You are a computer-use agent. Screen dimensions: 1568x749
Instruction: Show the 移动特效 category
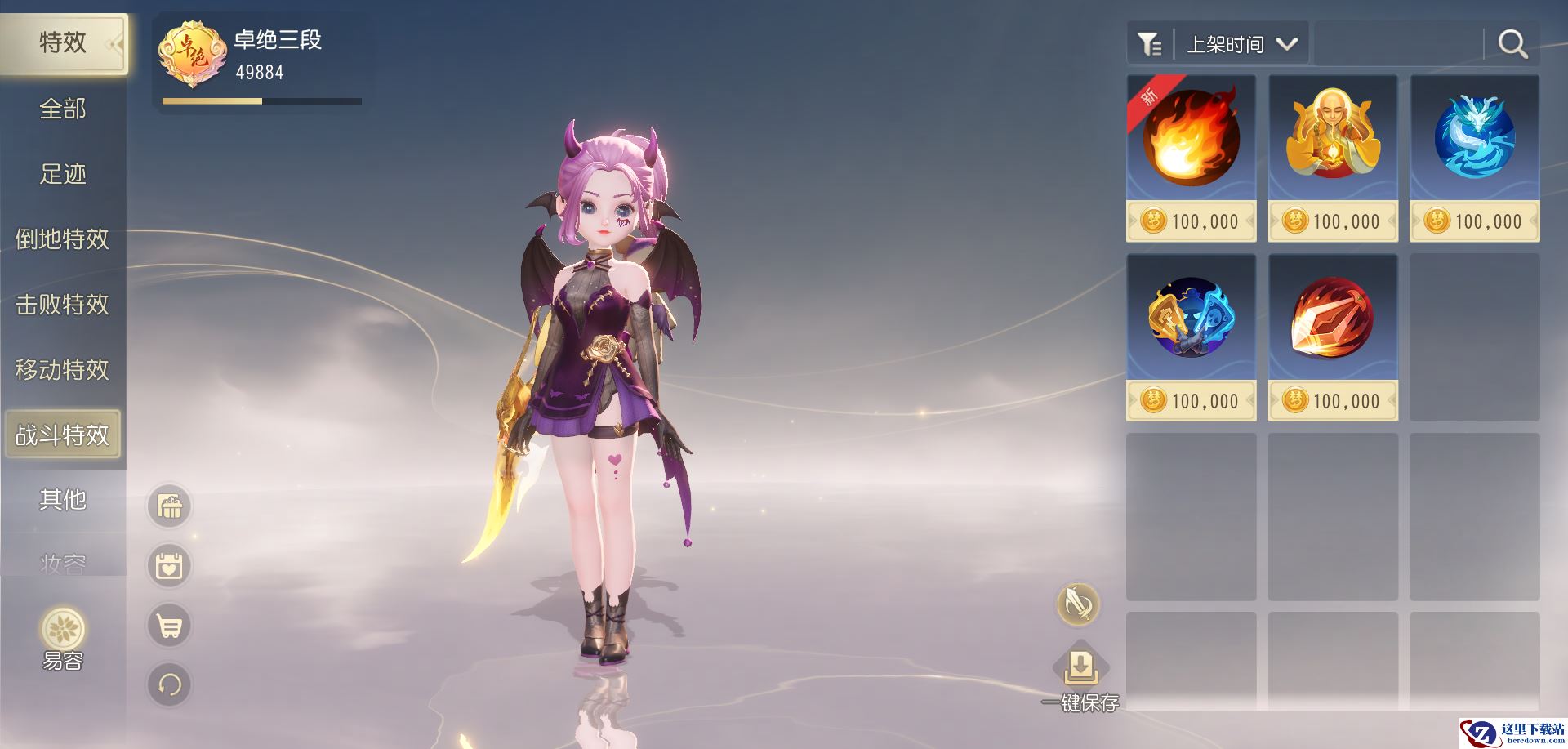point(62,370)
